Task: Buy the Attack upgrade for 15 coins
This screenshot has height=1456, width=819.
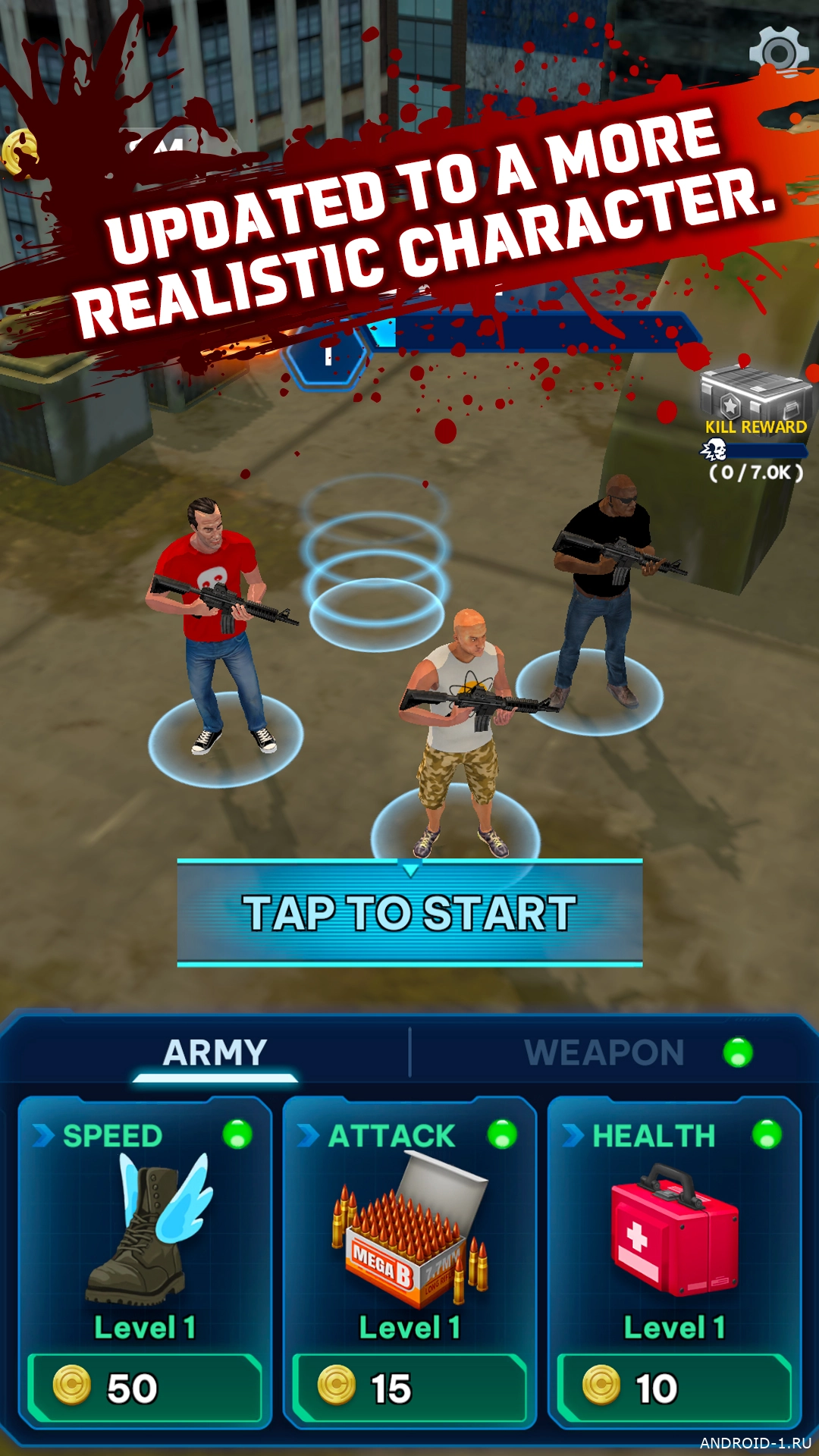Action: click(x=409, y=1388)
